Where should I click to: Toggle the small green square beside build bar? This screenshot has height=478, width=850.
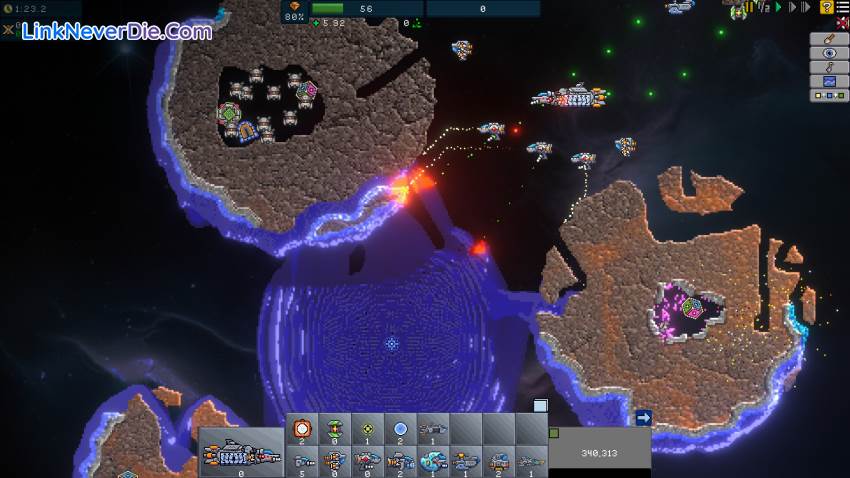pos(554,433)
